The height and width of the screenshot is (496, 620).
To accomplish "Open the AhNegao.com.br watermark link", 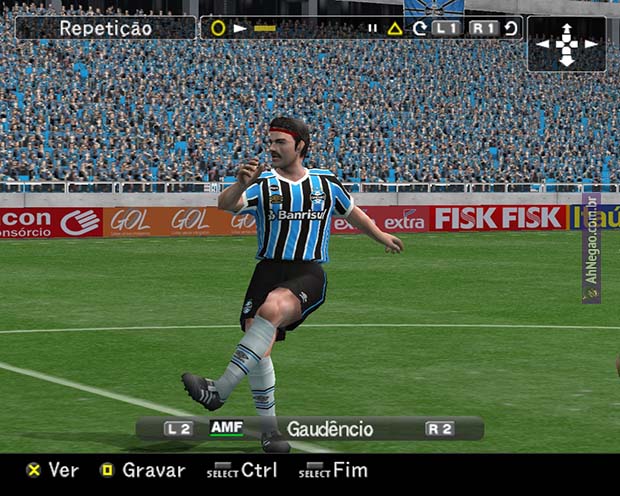I will pos(591,248).
